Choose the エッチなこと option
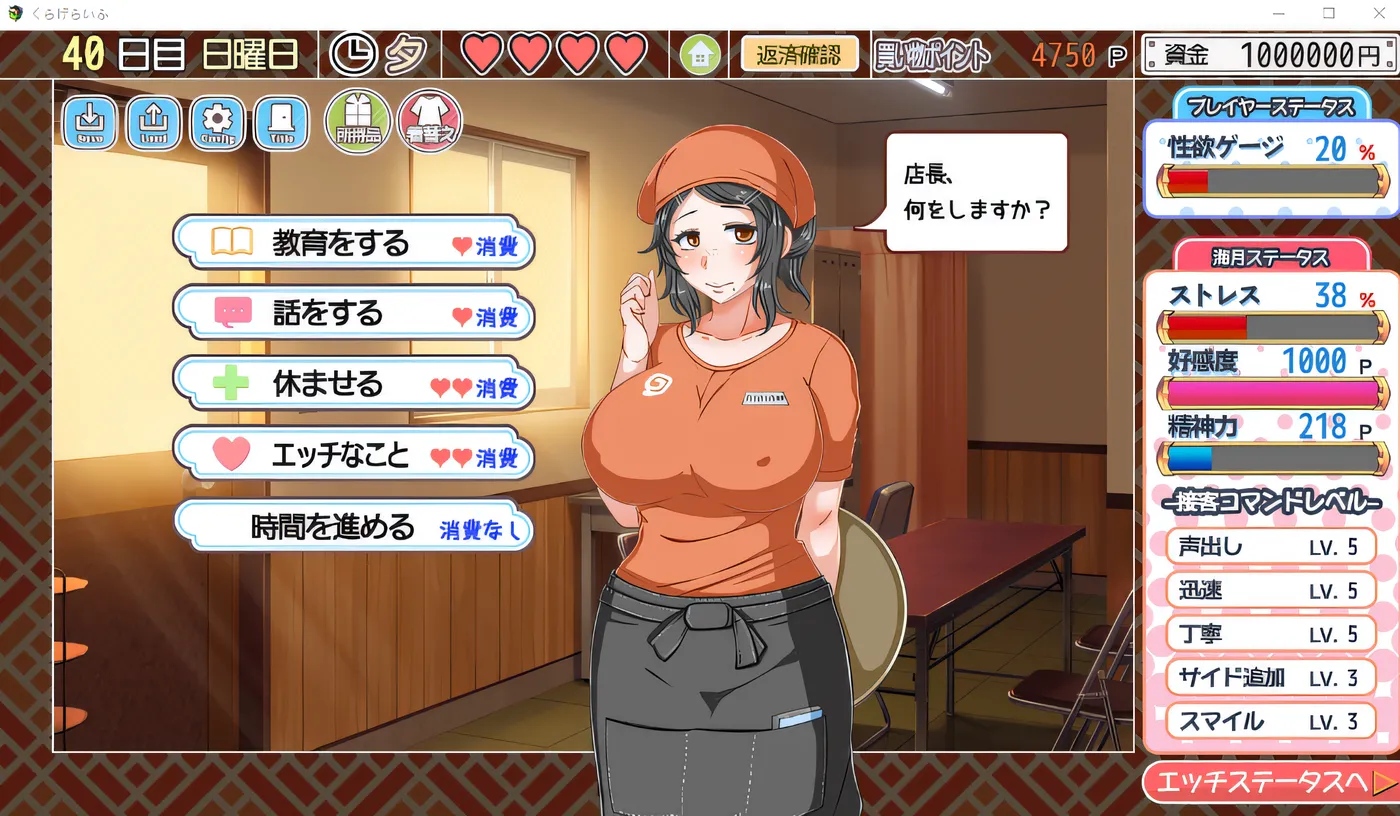Screen dimensions: 1400x816 [x=352, y=452]
